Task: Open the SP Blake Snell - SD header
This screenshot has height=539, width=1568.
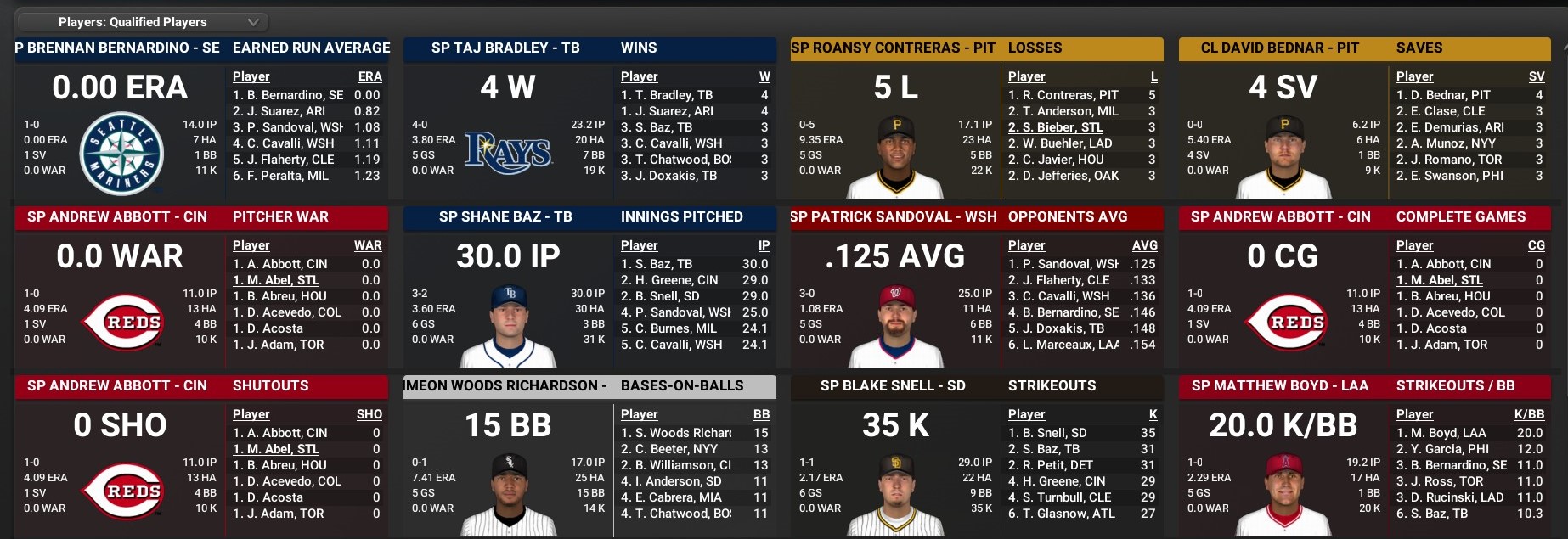Action: click(x=893, y=386)
